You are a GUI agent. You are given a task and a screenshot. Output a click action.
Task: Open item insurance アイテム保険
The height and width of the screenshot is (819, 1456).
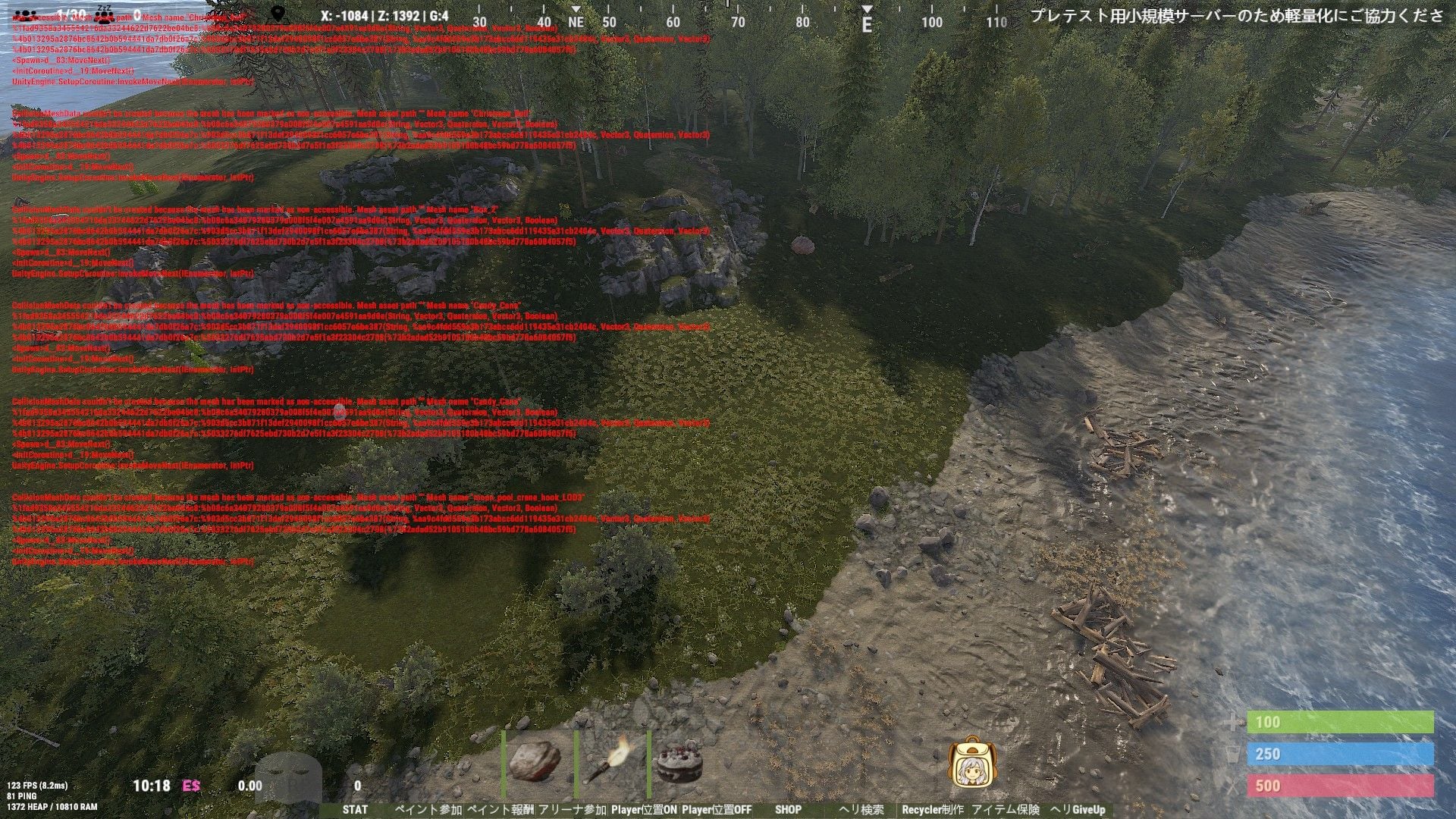pos(1006,810)
